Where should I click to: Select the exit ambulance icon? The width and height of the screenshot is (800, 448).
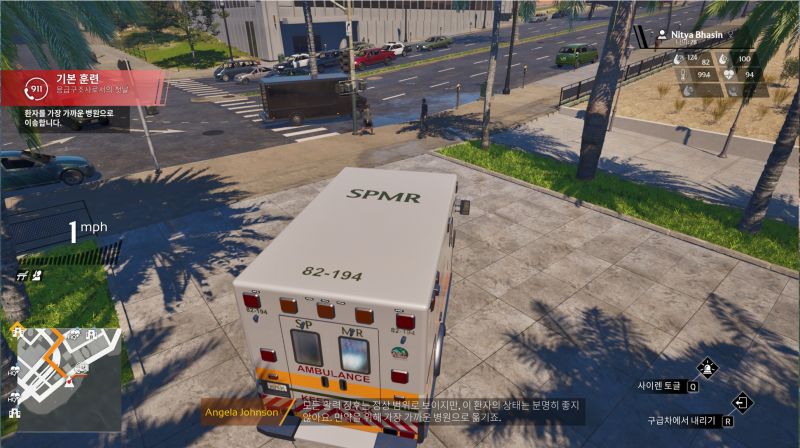742,403
